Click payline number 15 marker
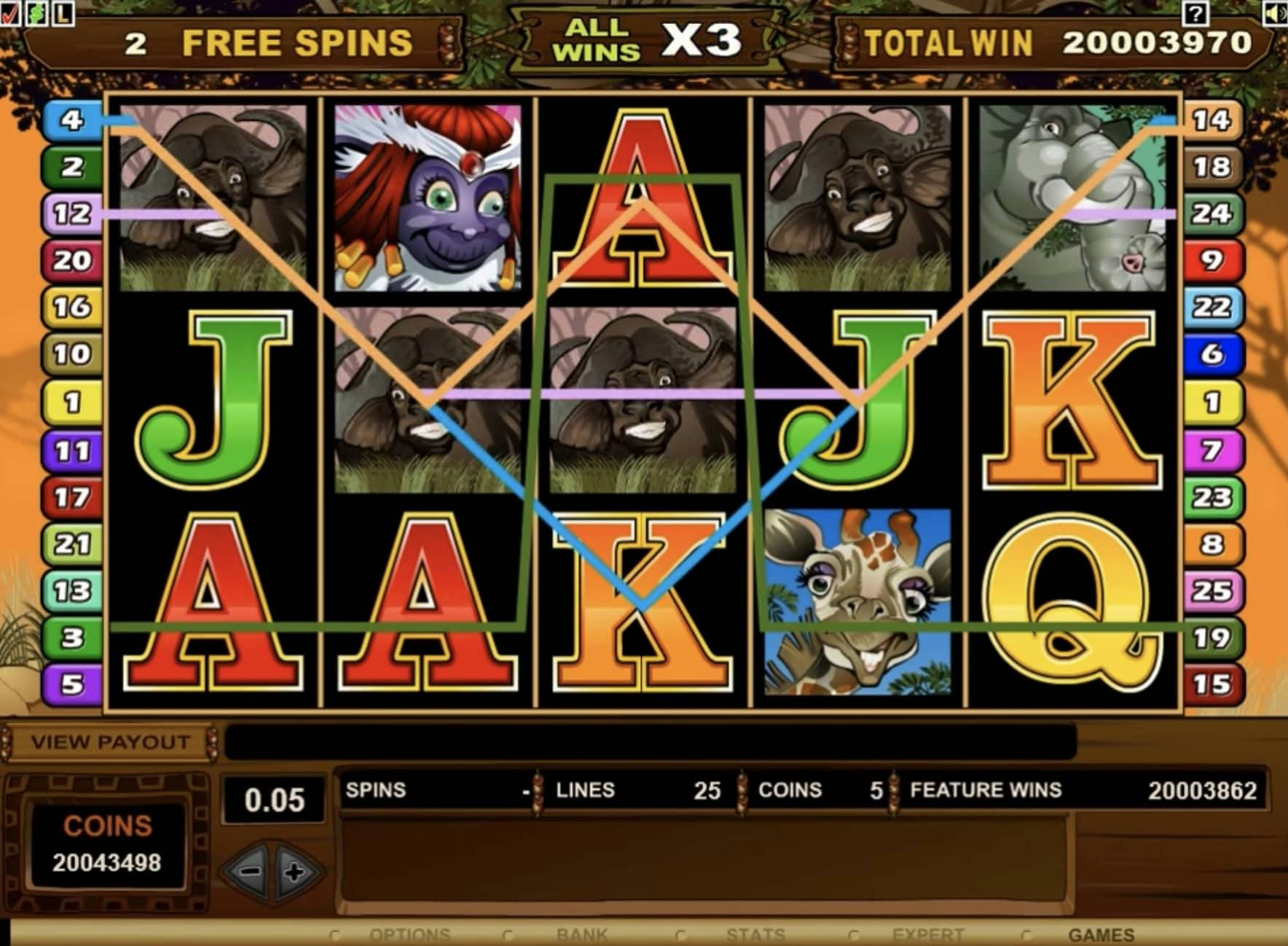The image size is (1288, 946). (x=1212, y=684)
